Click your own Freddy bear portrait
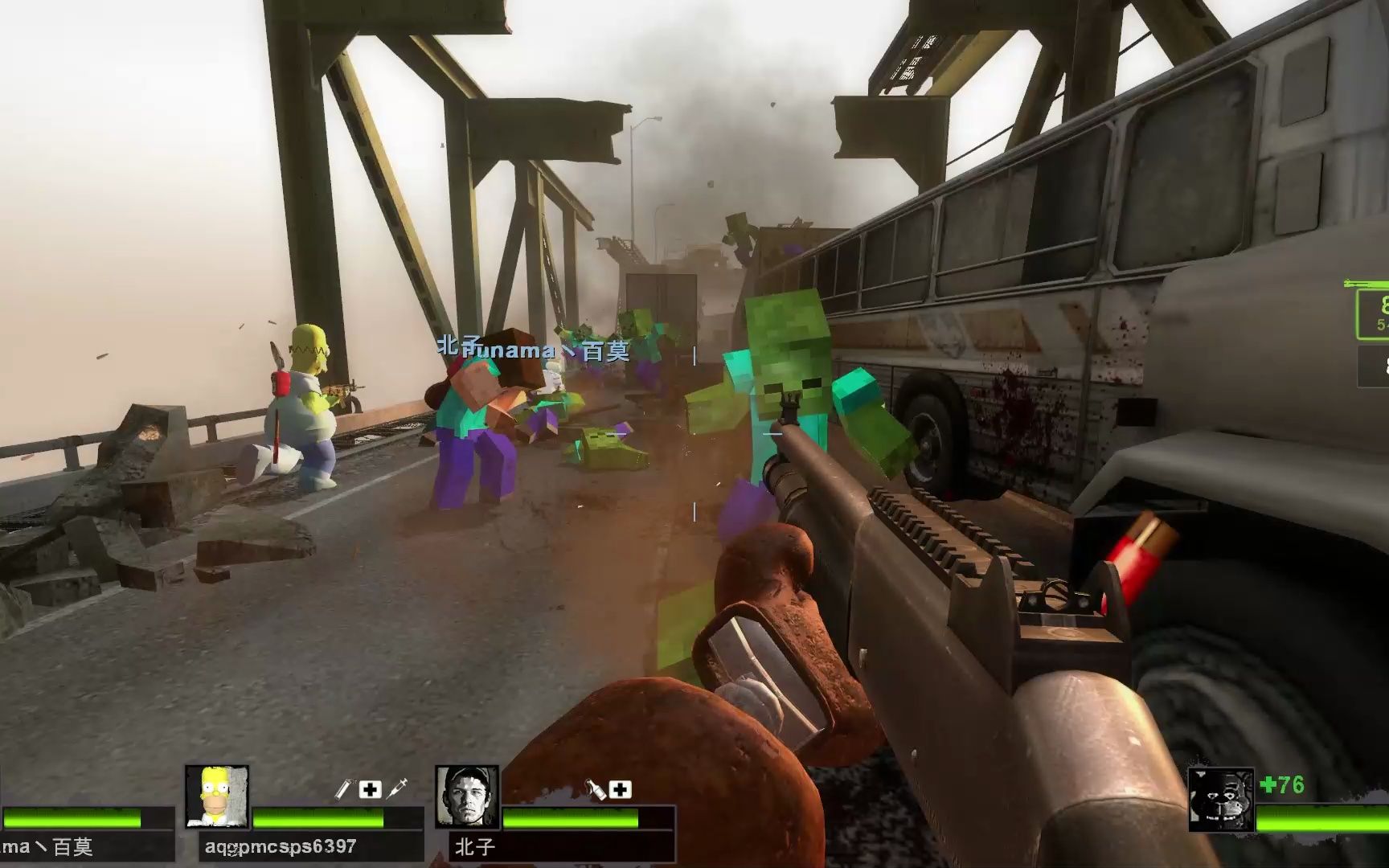This screenshot has width=1389, height=868. (1220, 800)
